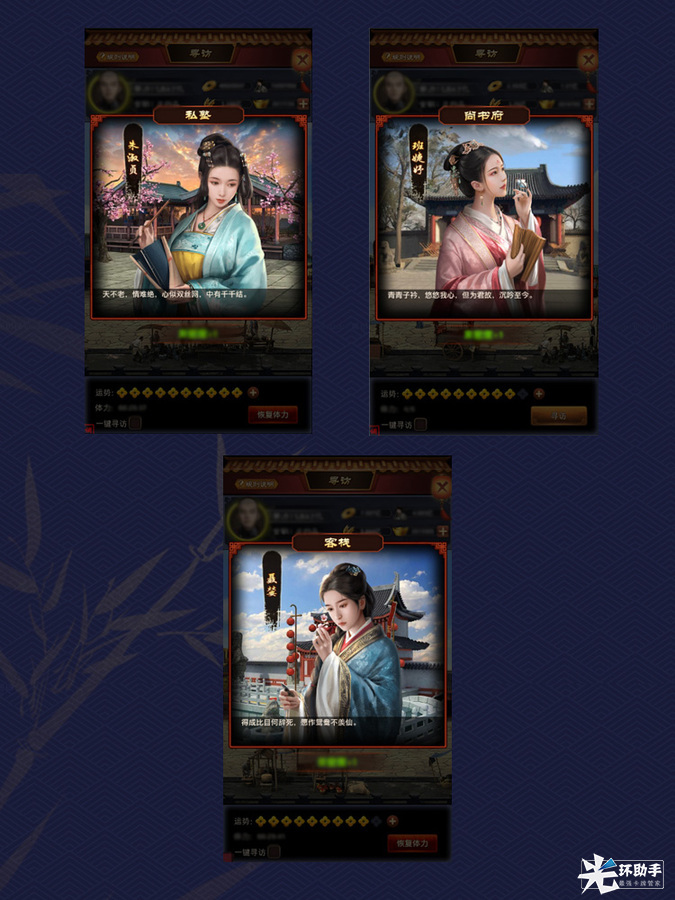This screenshot has height=900, width=675.
Task: Tick 一键寻访 checkbox in the 私塾 panel
Action: (x=135, y=424)
